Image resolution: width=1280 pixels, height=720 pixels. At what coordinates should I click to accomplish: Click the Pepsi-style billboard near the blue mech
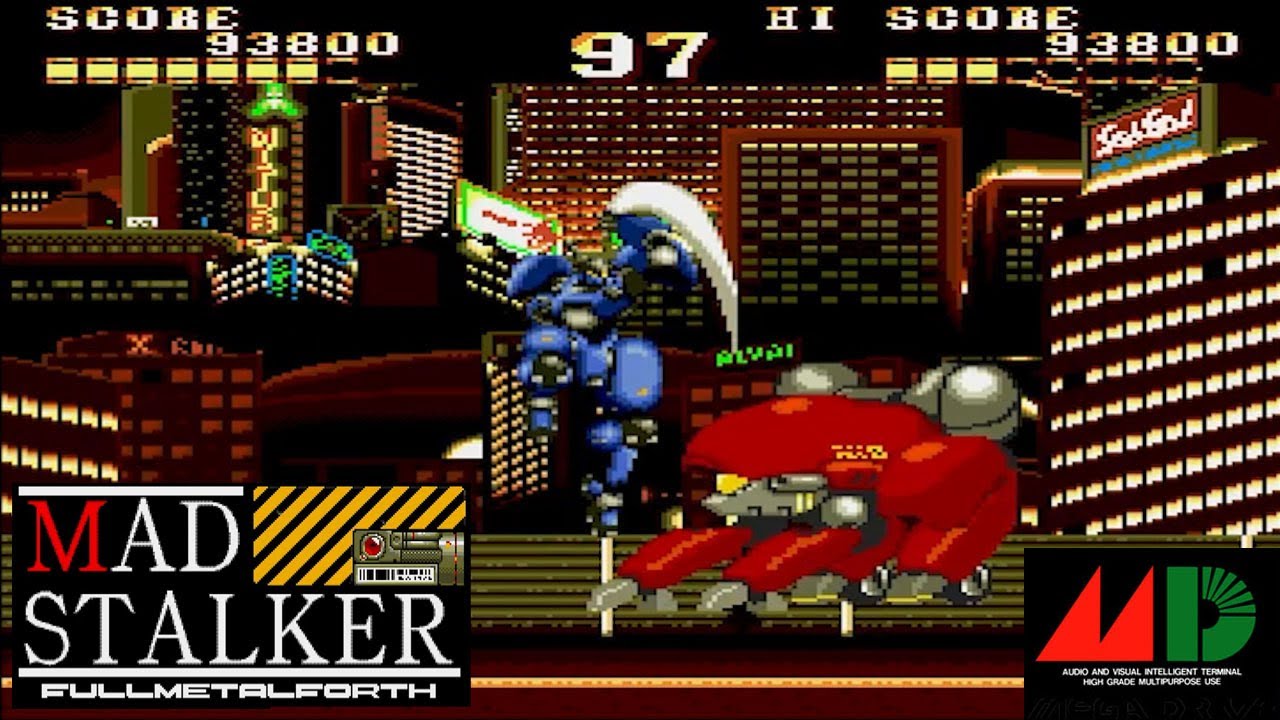coord(500,220)
